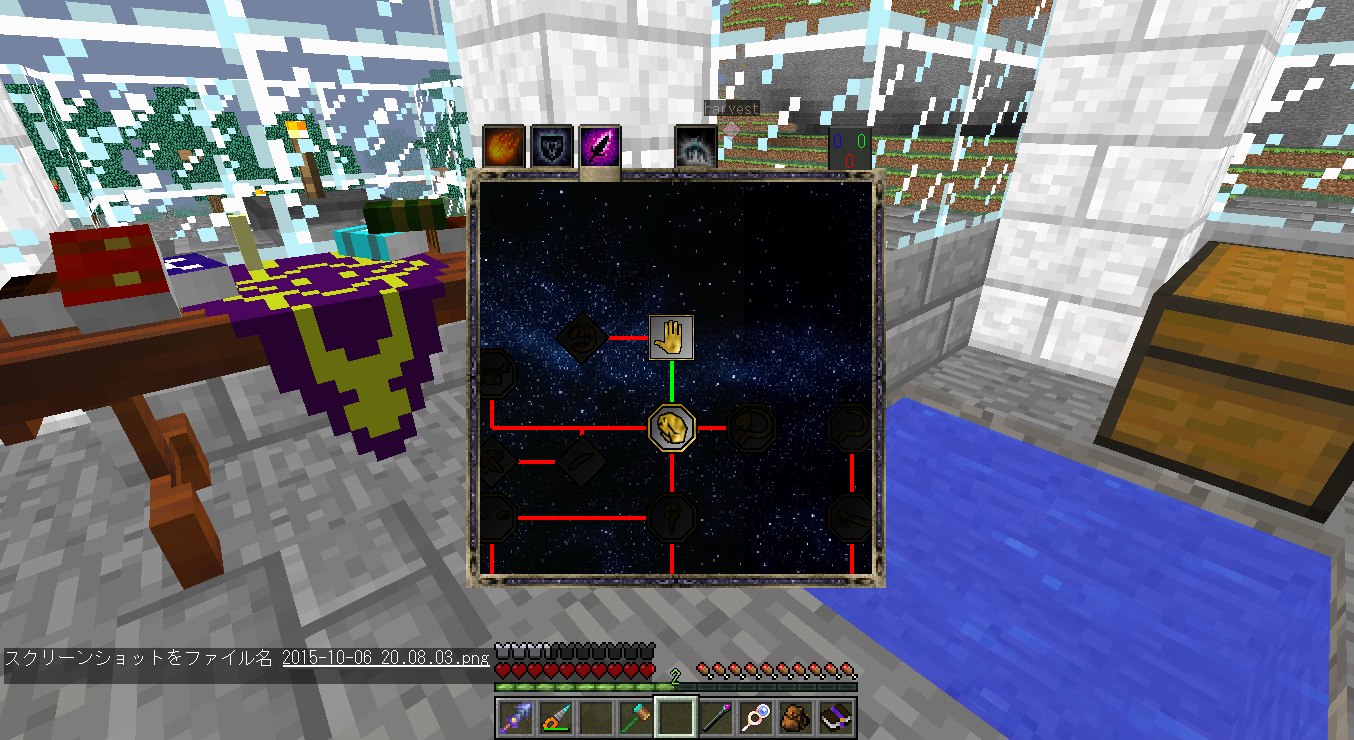
Task: Choose the golden fist skill node
Action: (x=671, y=427)
